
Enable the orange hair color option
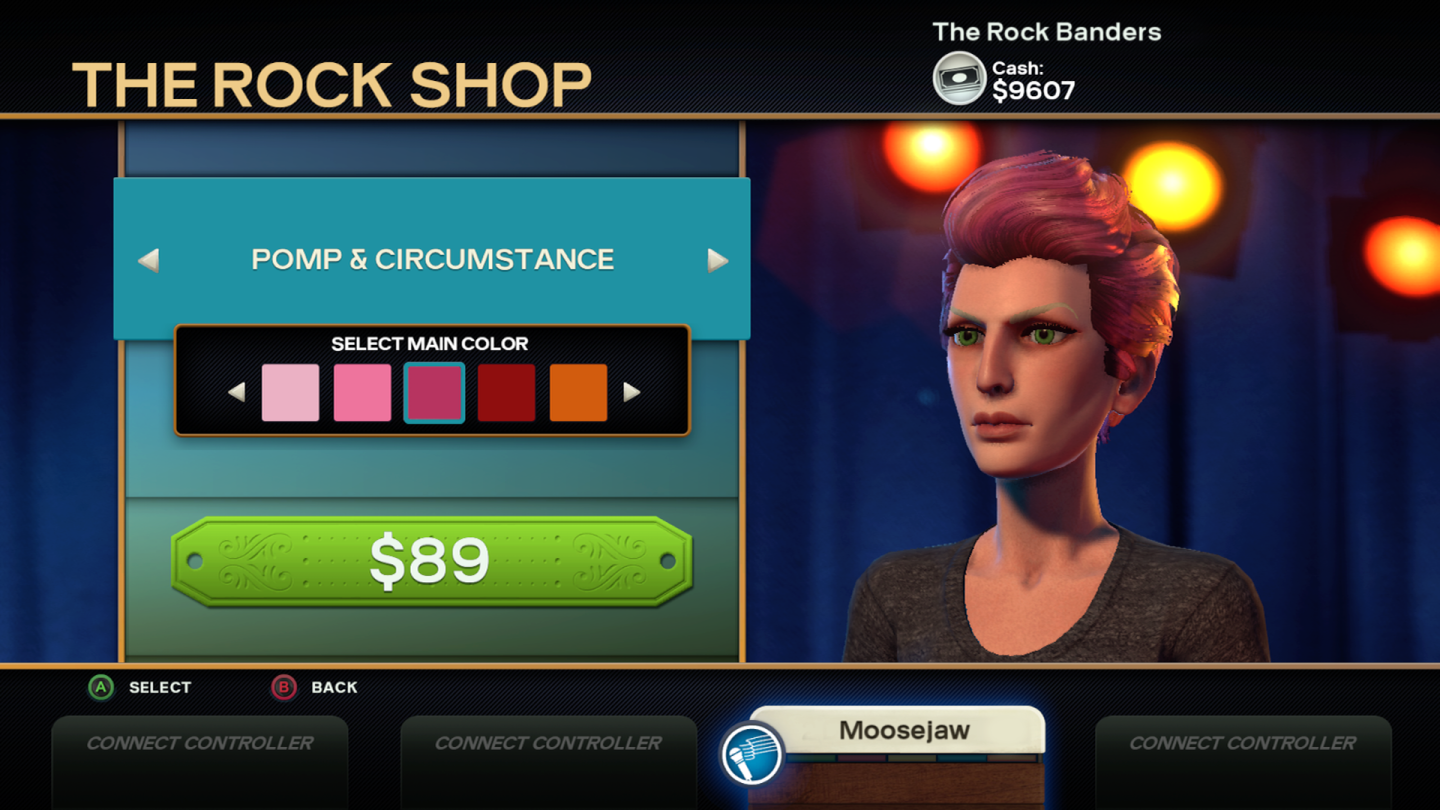click(x=578, y=391)
